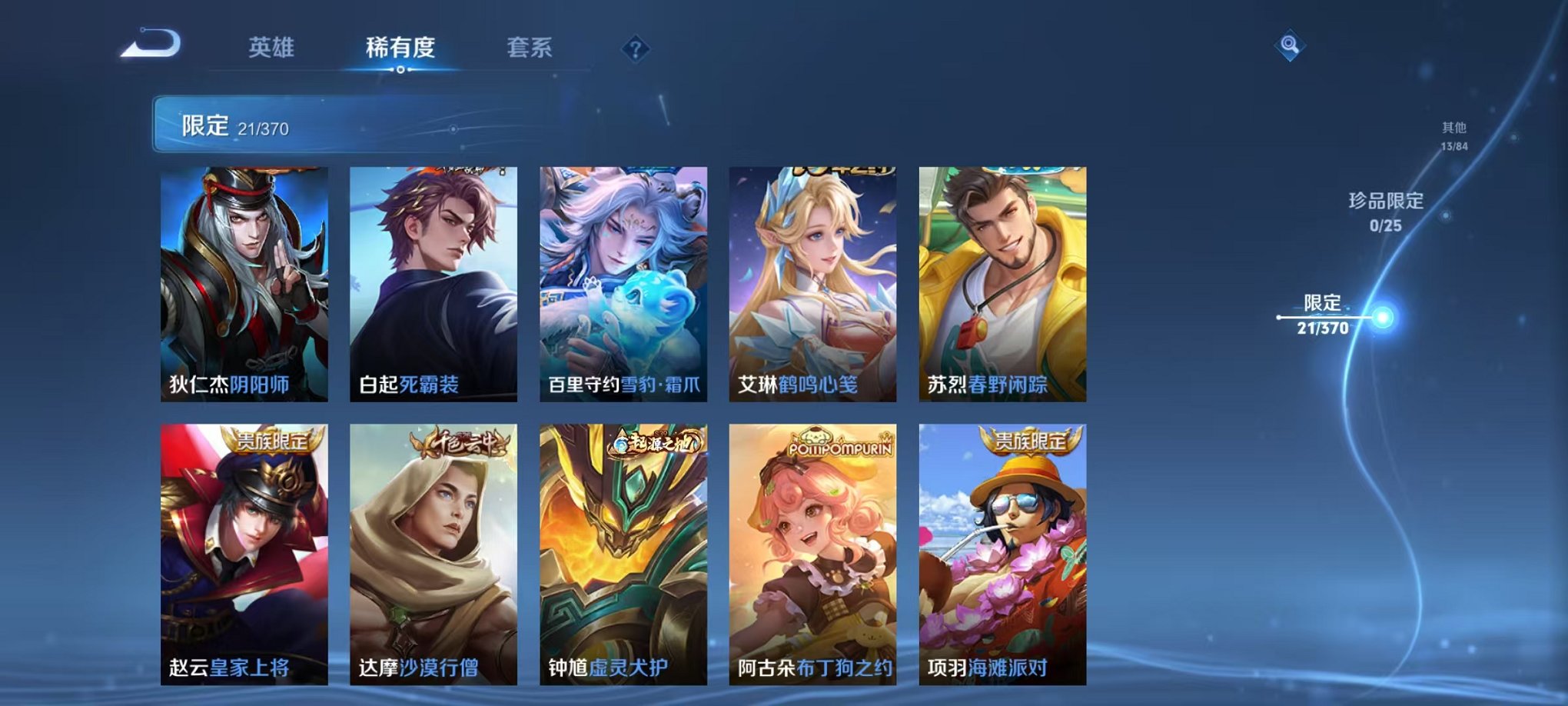This screenshot has width=1568, height=706.
Task: Click the 稀有度 tab label
Action: [399, 46]
